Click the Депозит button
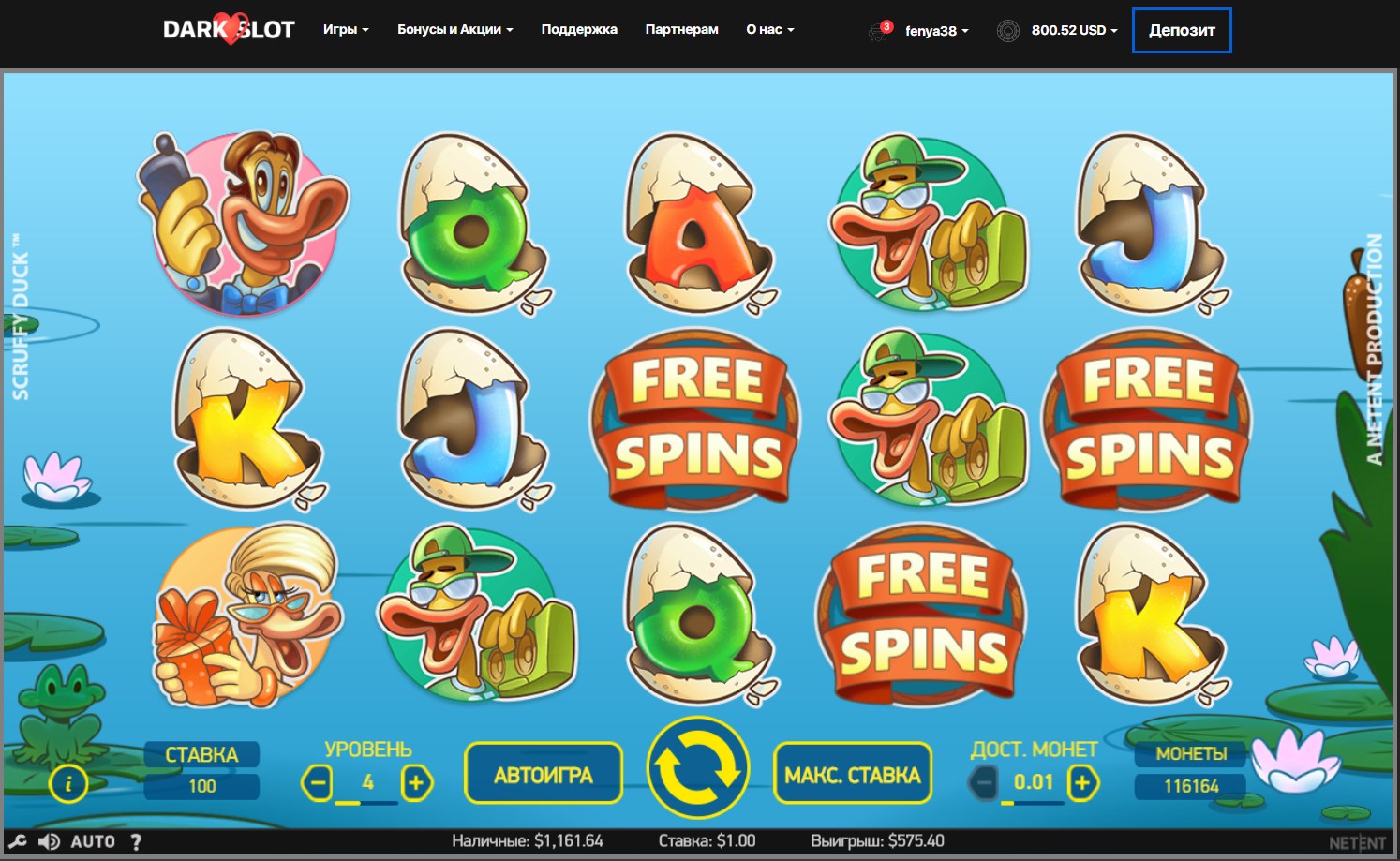 [1182, 30]
